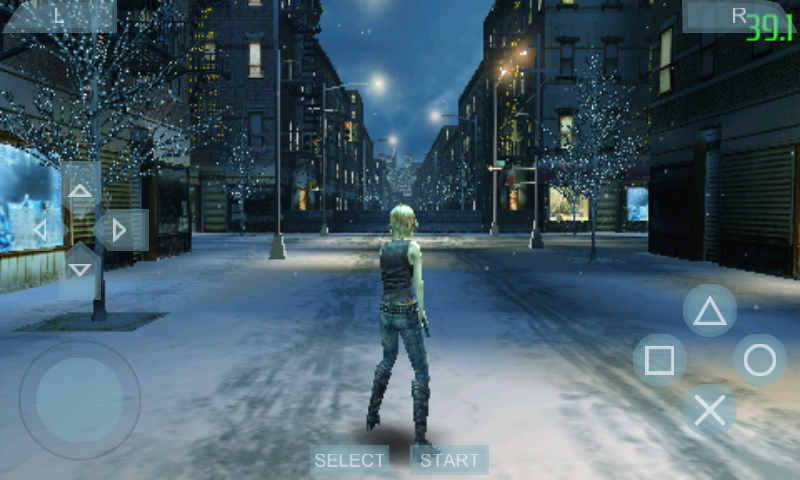Tap the SELECT button
The height and width of the screenshot is (480, 800).
click(x=349, y=460)
